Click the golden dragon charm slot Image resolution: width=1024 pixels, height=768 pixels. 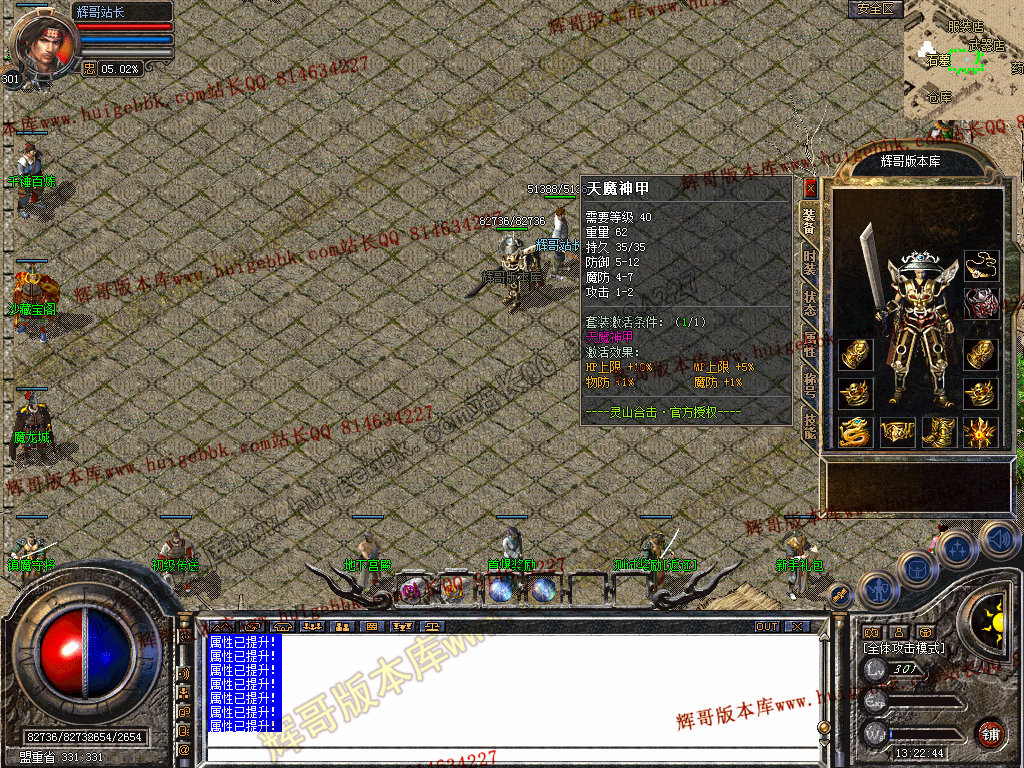coord(856,432)
